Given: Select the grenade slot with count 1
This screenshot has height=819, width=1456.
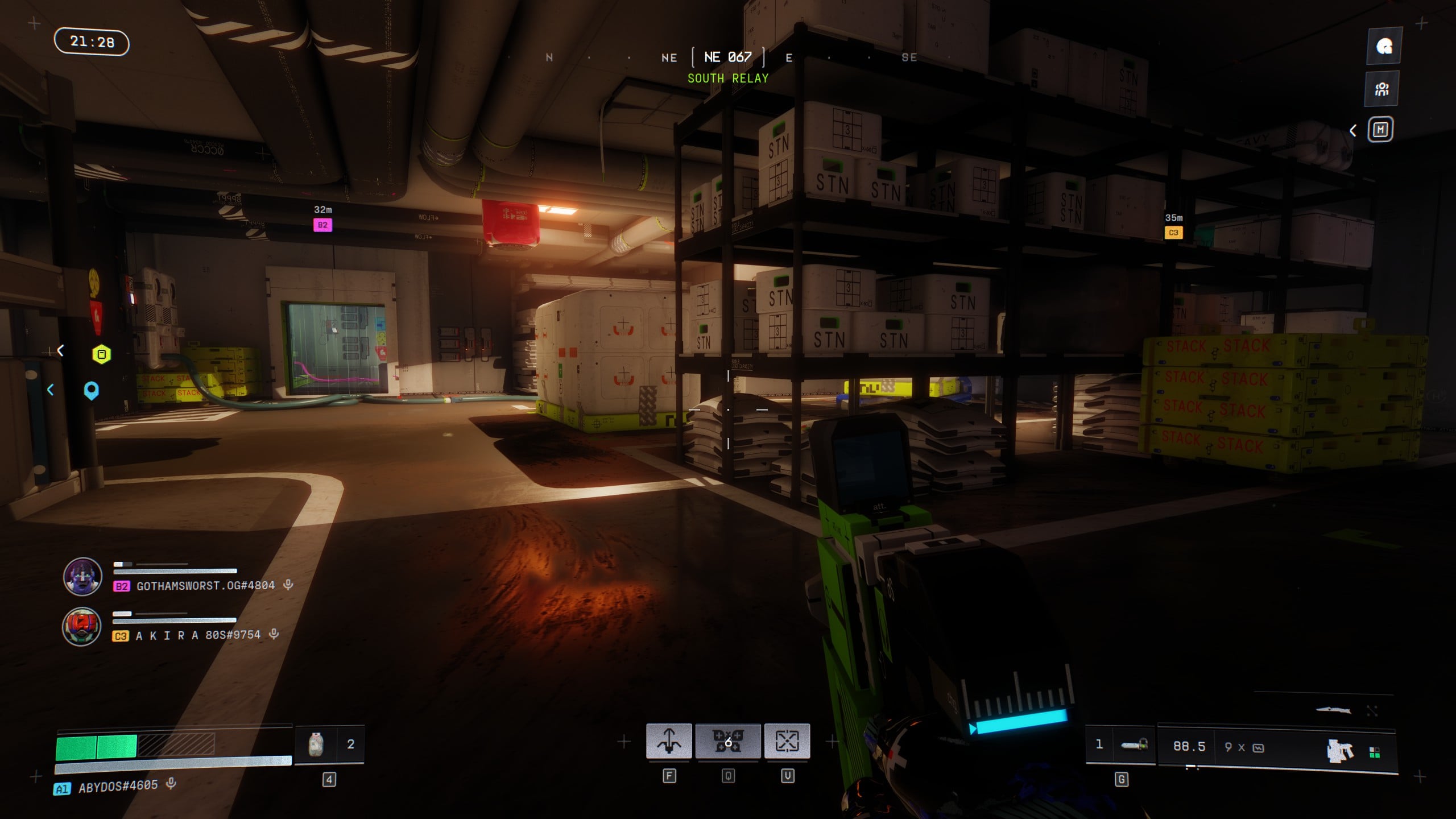Looking at the screenshot, I should point(1133,745).
